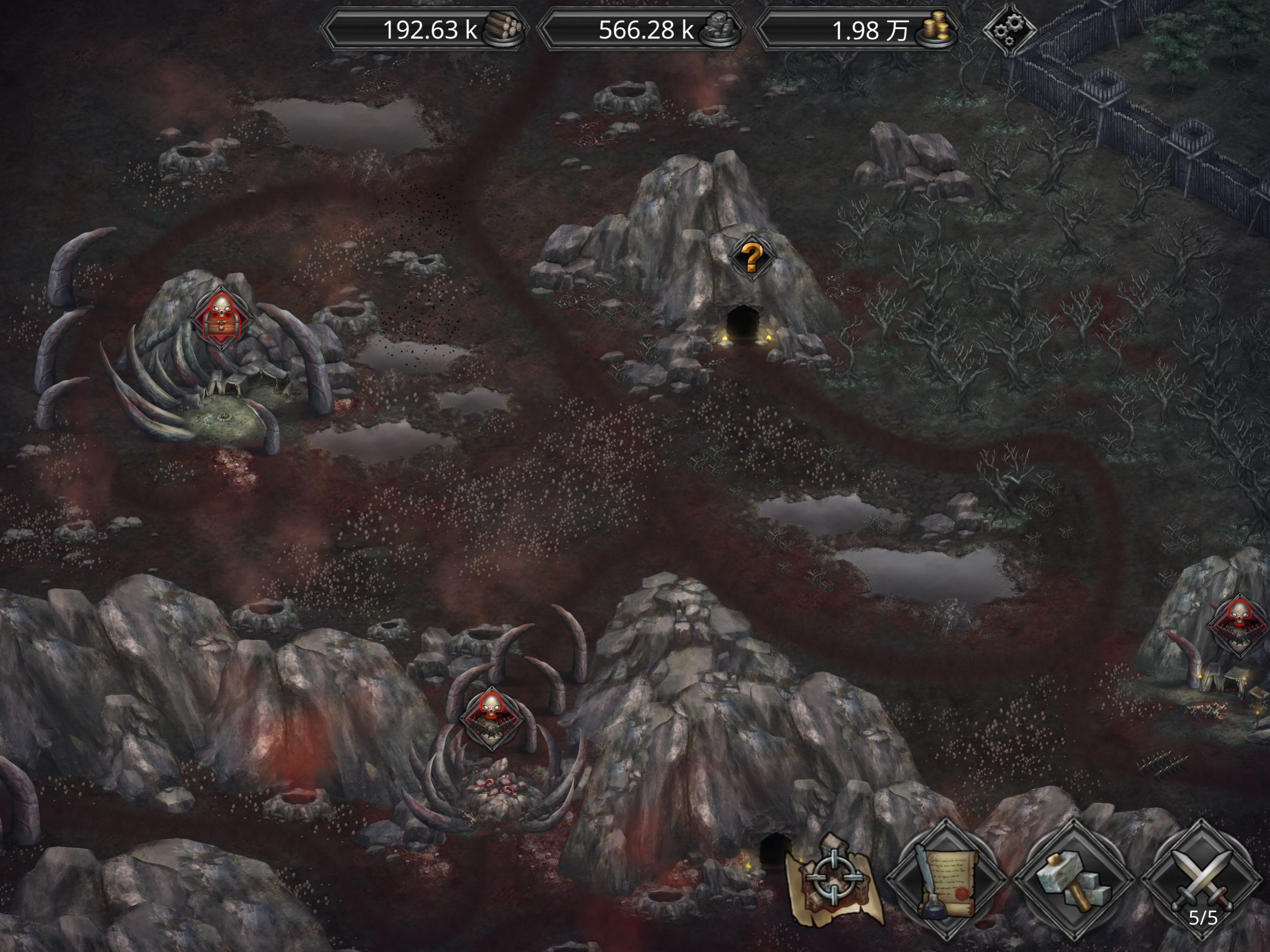Select the skull marker over the bone nest
Screen dimensions: 1270x952
pos(491,718)
